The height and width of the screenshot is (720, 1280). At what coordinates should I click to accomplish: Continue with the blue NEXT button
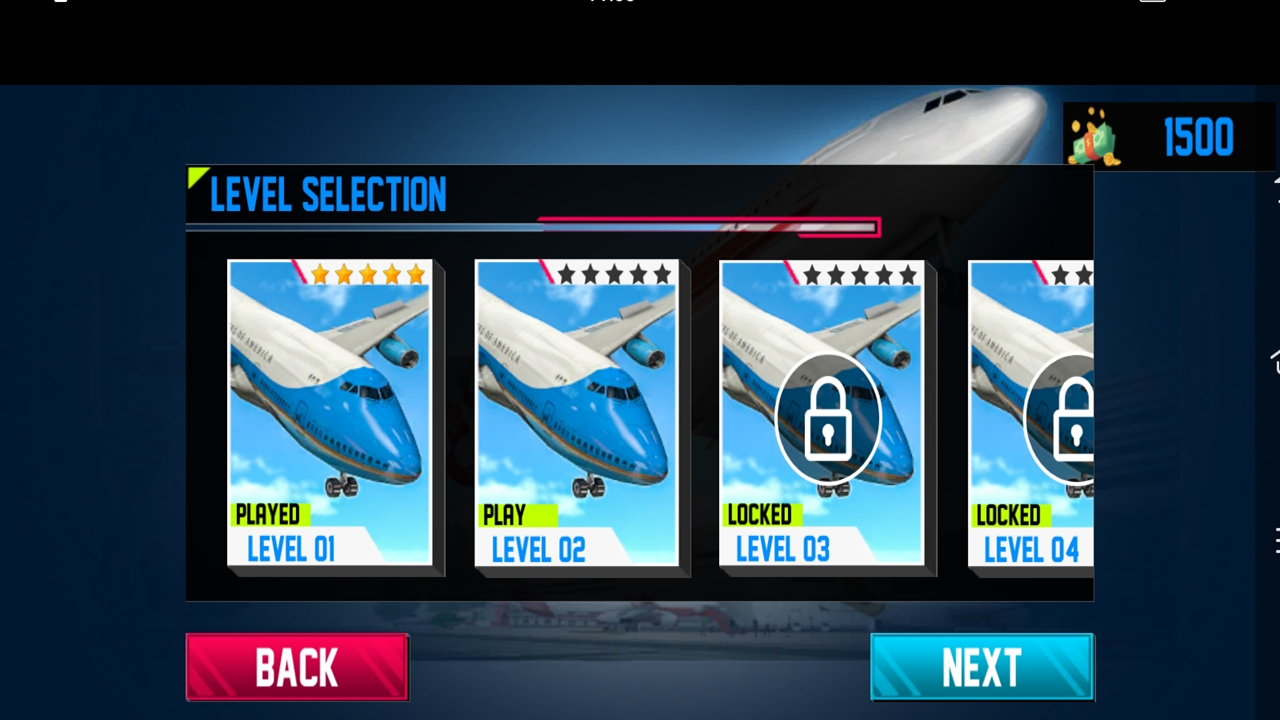(x=982, y=667)
